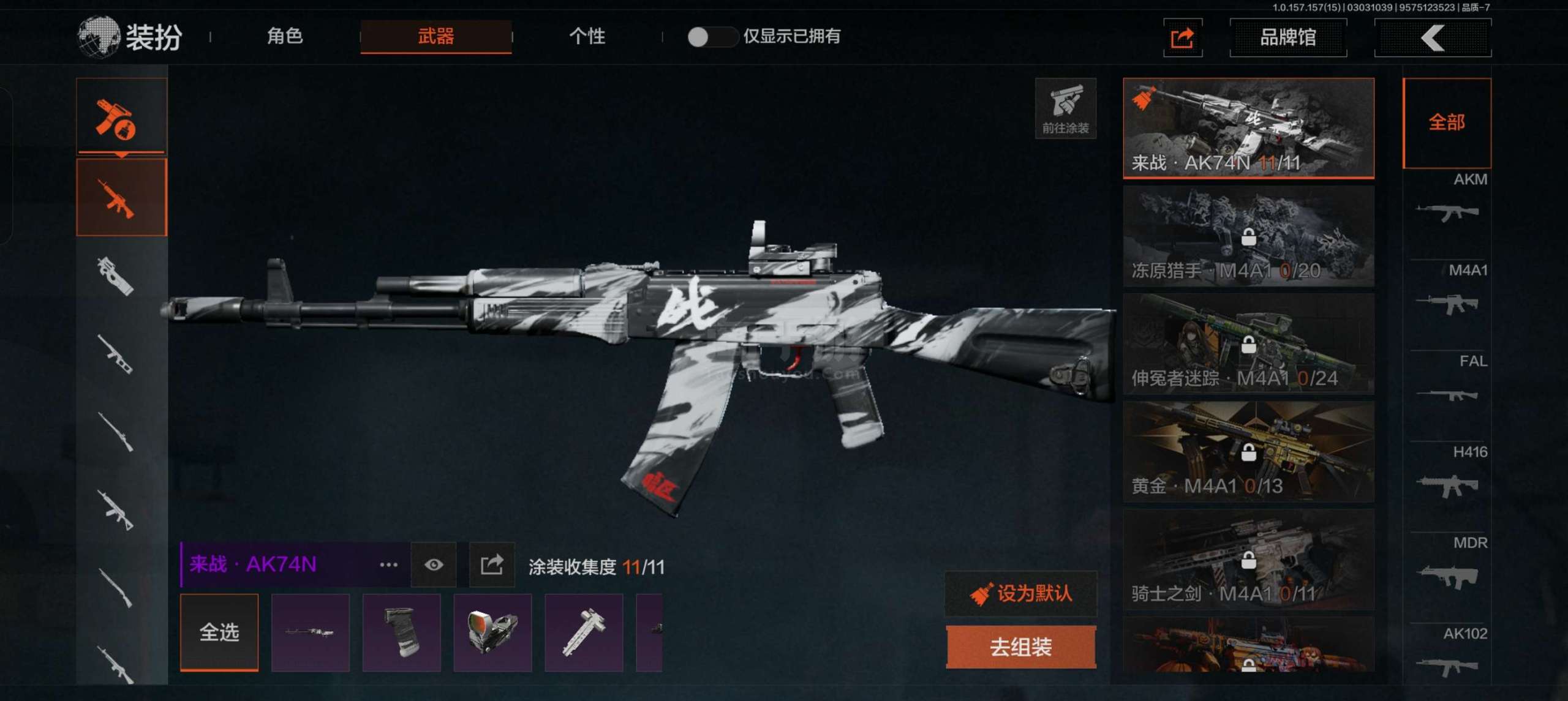Select the 骑士之剑 M4A1 skin
Image resolution: width=1568 pixels, height=701 pixels.
click(1248, 560)
